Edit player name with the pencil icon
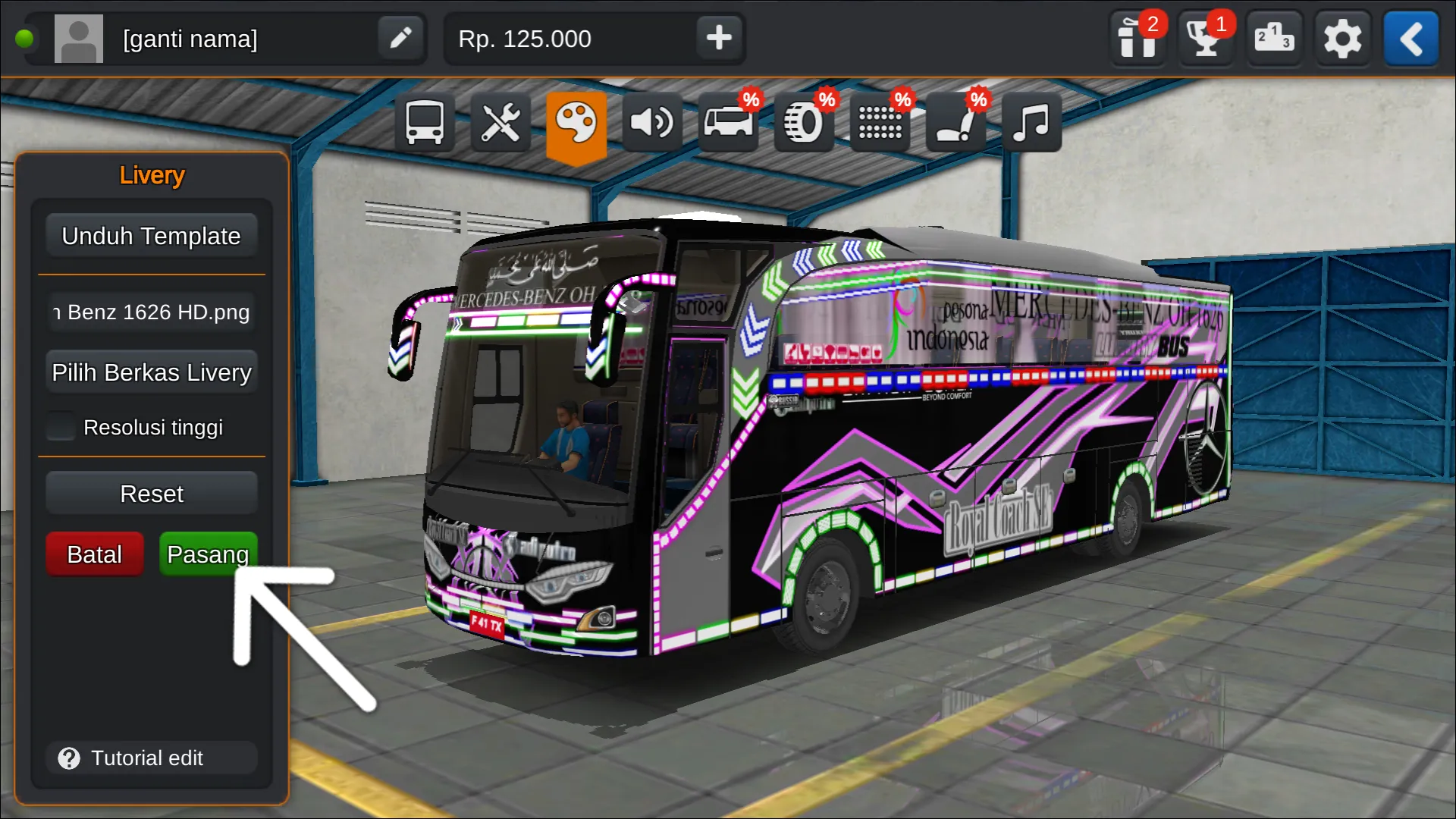1456x819 pixels. (400, 38)
